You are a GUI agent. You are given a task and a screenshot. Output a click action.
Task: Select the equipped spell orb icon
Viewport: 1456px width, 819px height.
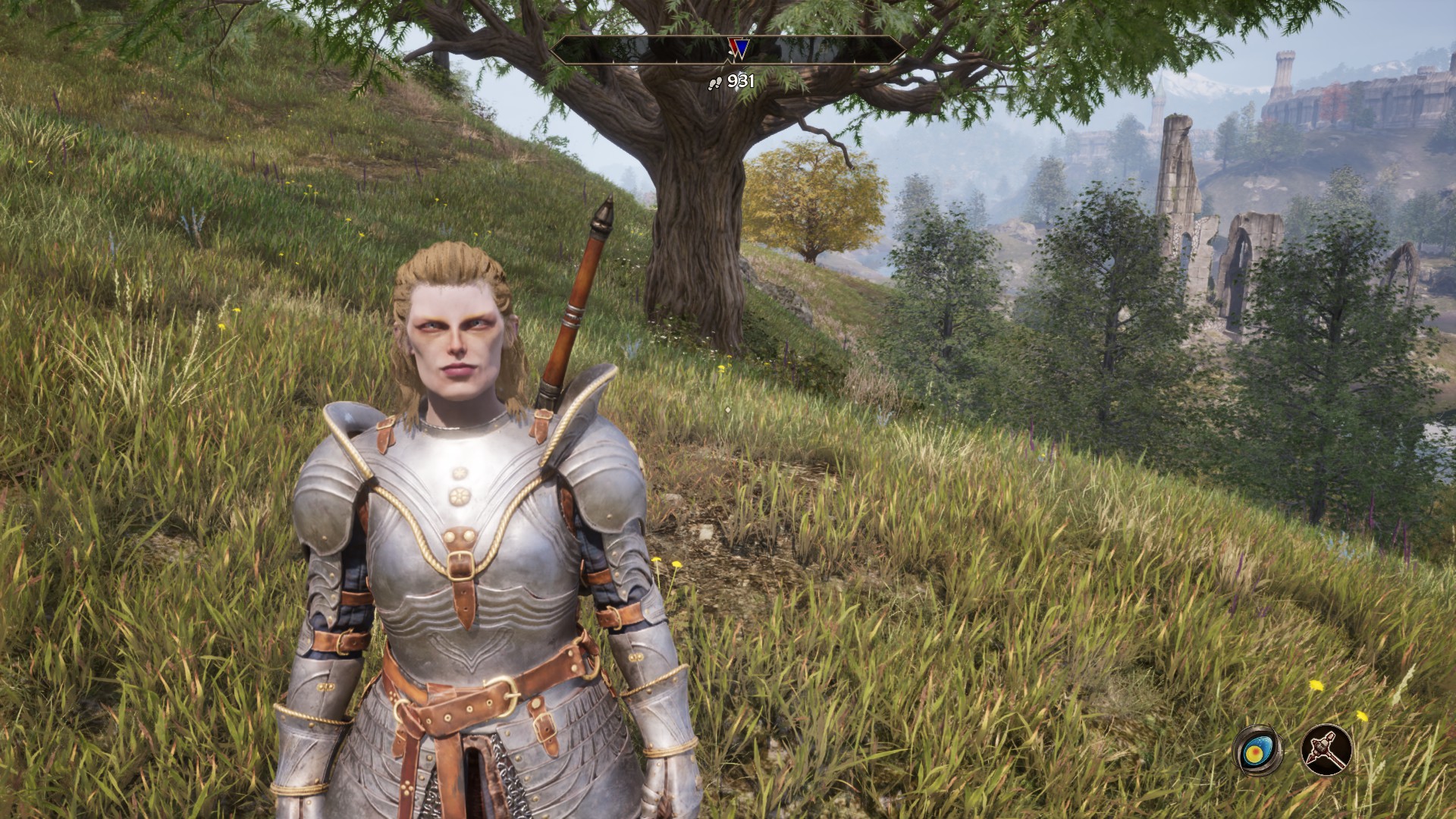click(x=1258, y=751)
